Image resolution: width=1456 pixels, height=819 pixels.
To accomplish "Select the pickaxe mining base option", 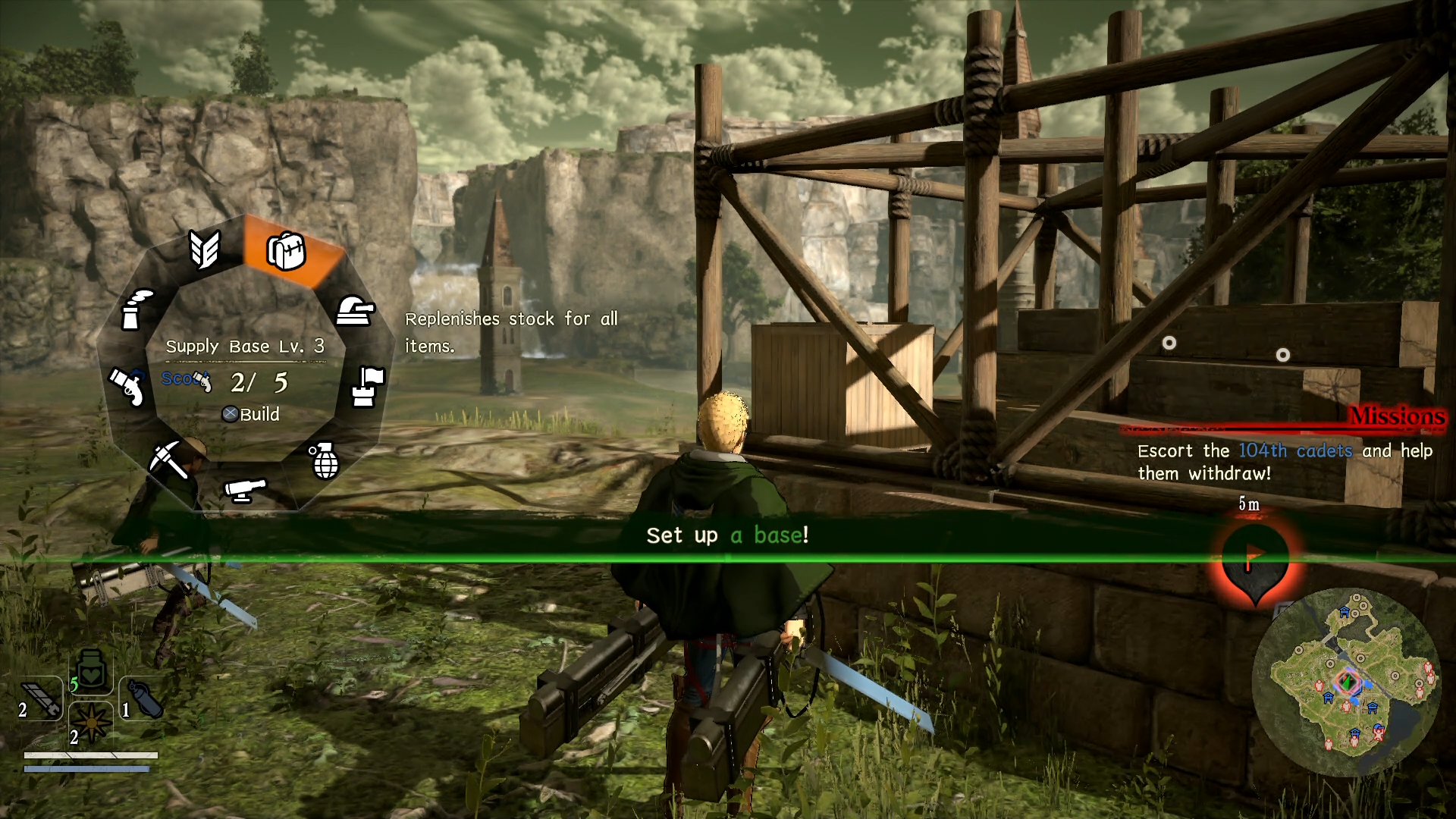I will [x=168, y=459].
